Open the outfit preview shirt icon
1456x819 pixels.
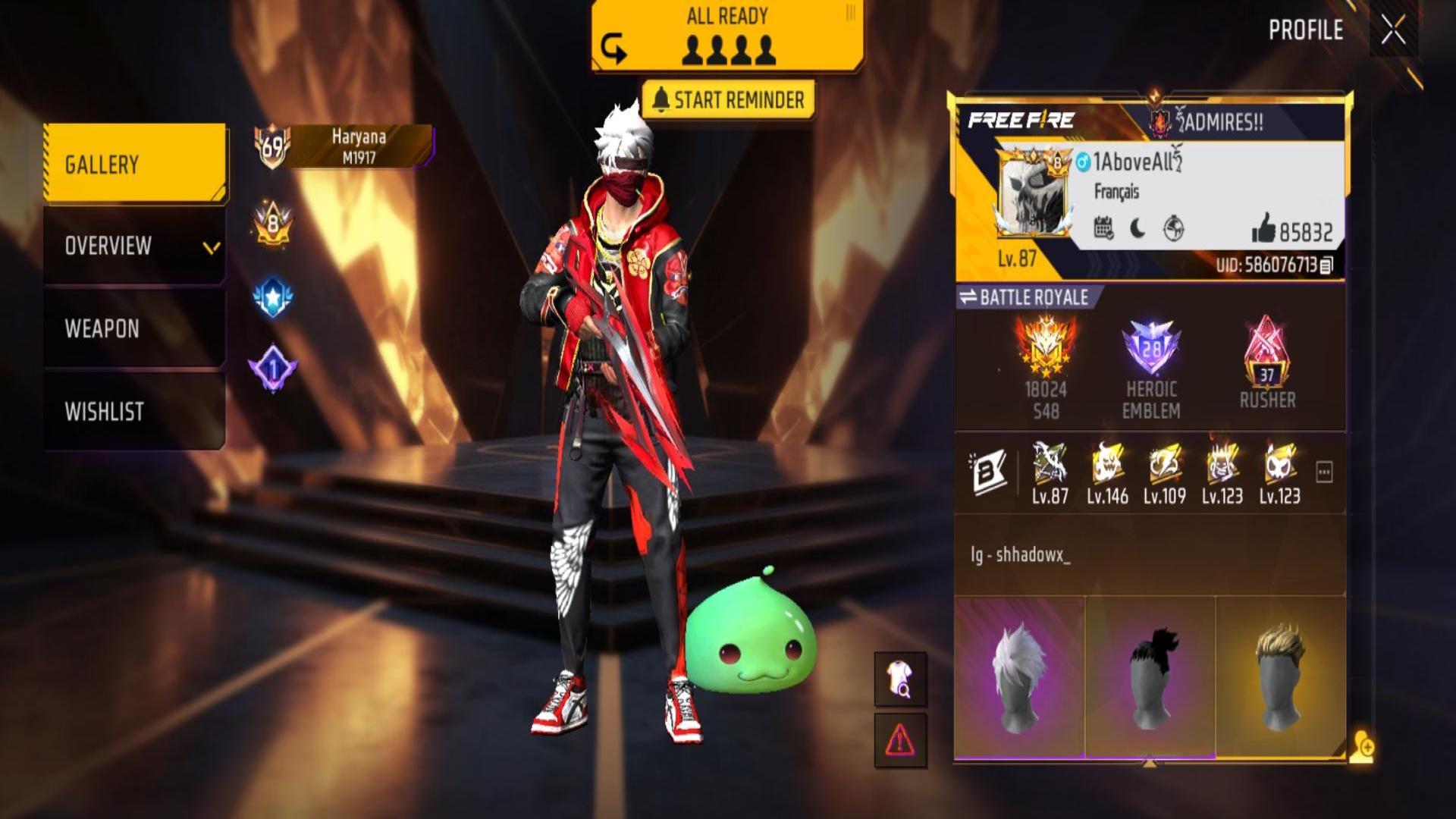point(900,678)
